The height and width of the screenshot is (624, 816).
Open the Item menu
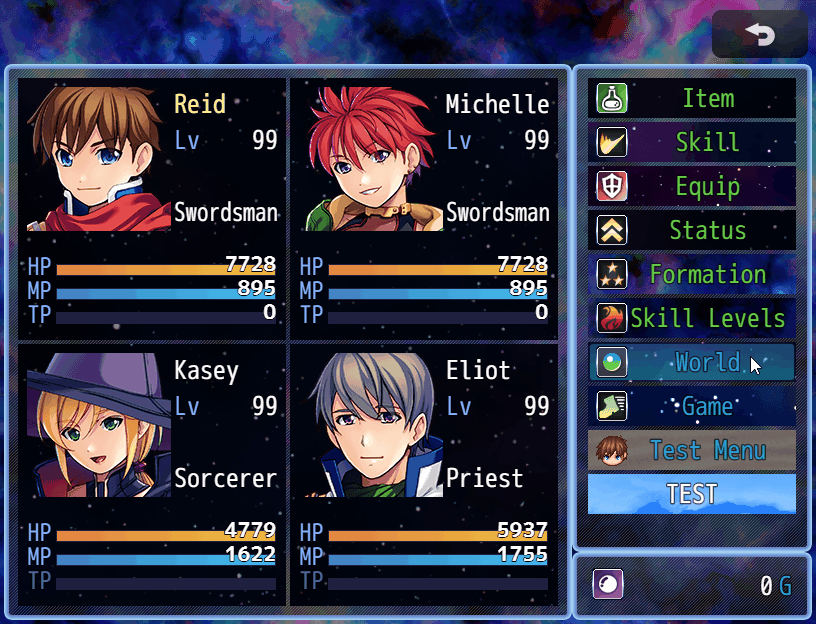pyautogui.click(x=692, y=99)
